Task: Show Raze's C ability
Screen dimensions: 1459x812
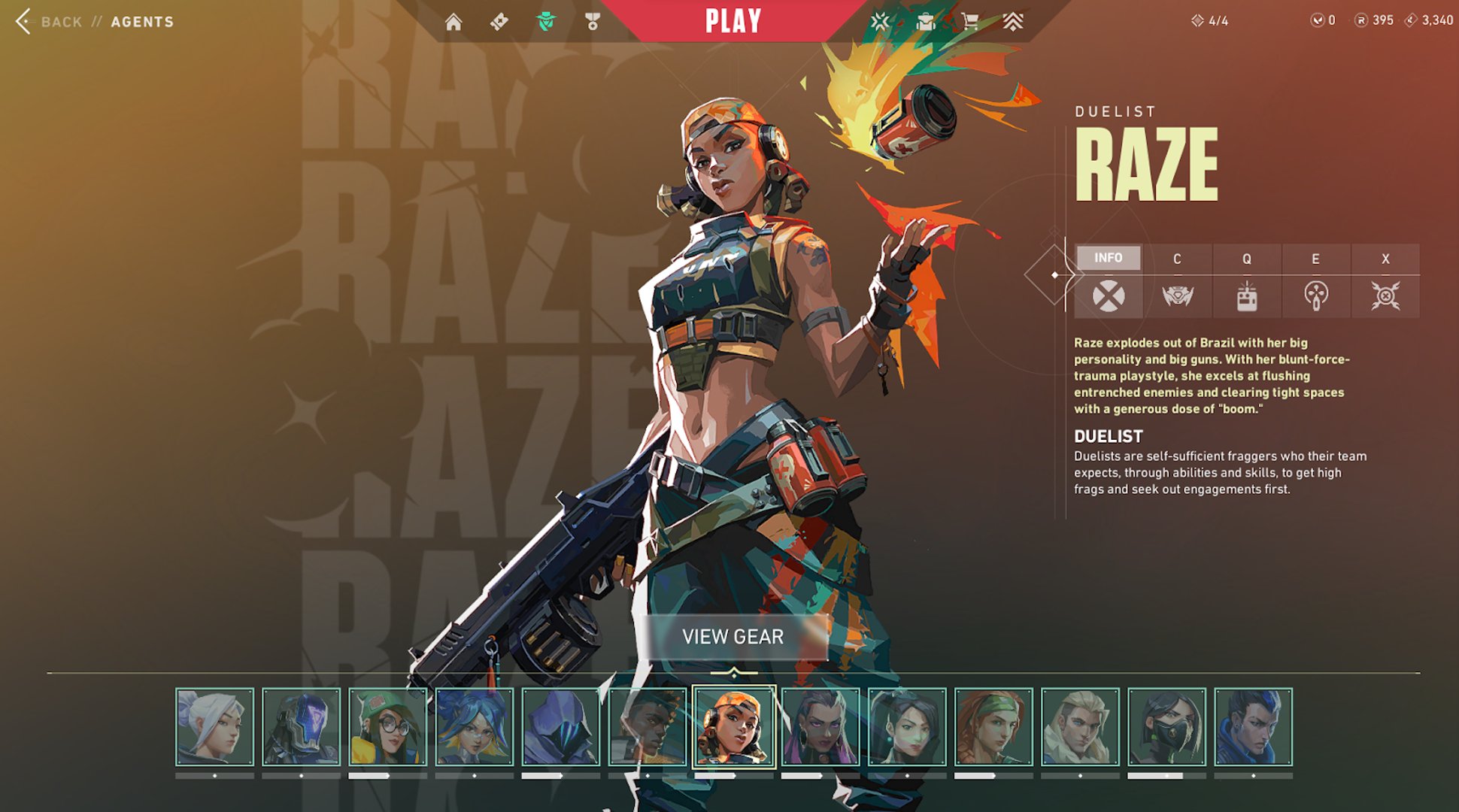Action: click(x=1177, y=281)
